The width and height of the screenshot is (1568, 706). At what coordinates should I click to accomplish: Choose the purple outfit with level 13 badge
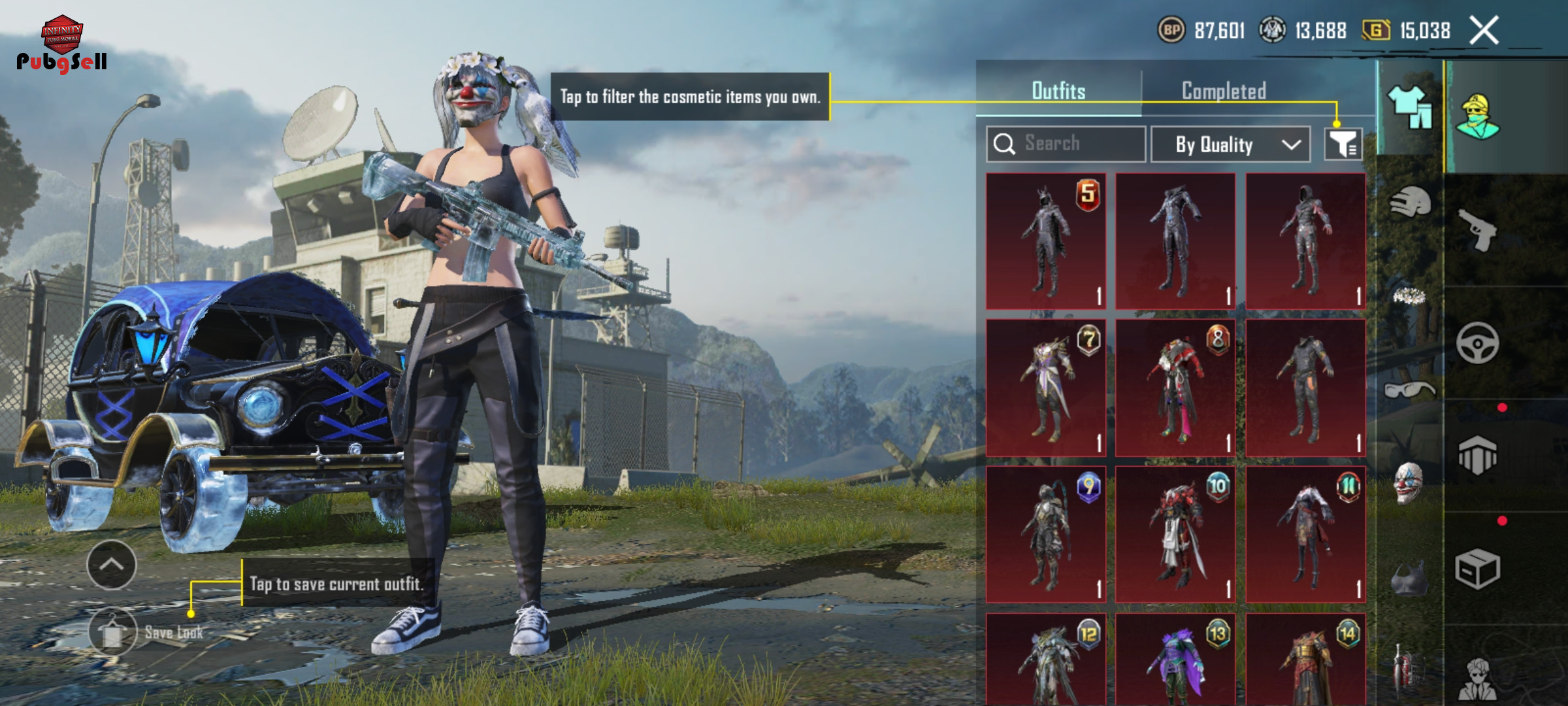click(1175, 660)
